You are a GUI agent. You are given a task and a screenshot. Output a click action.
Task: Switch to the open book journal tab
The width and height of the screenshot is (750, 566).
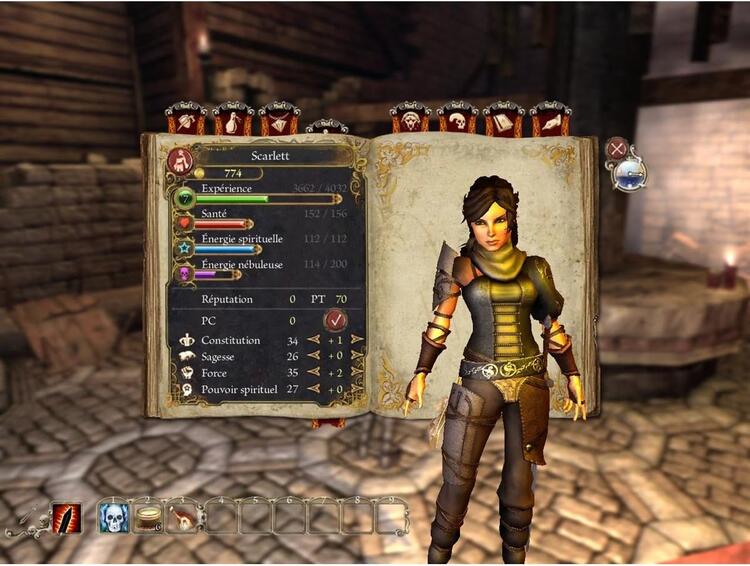click(x=504, y=121)
